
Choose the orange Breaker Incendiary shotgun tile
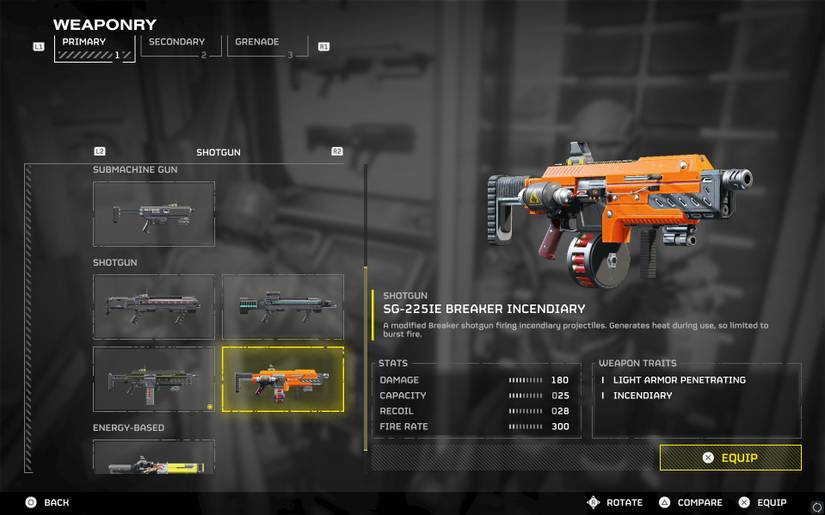click(282, 379)
